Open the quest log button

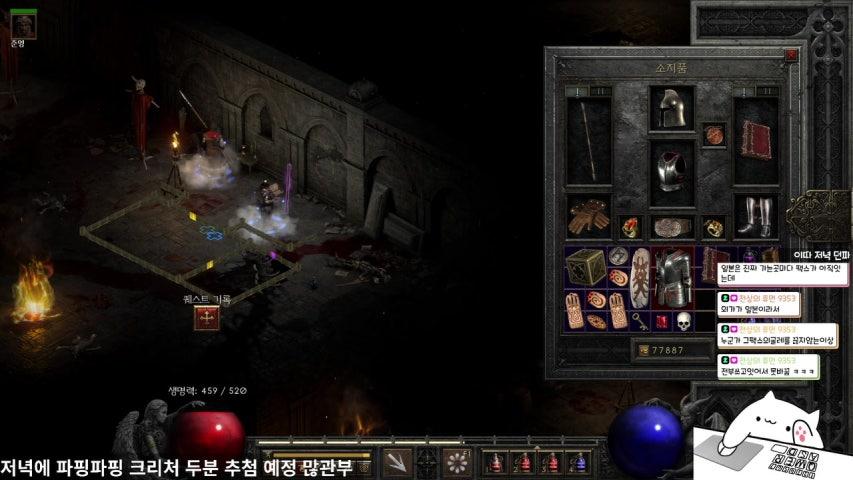tap(207, 318)
